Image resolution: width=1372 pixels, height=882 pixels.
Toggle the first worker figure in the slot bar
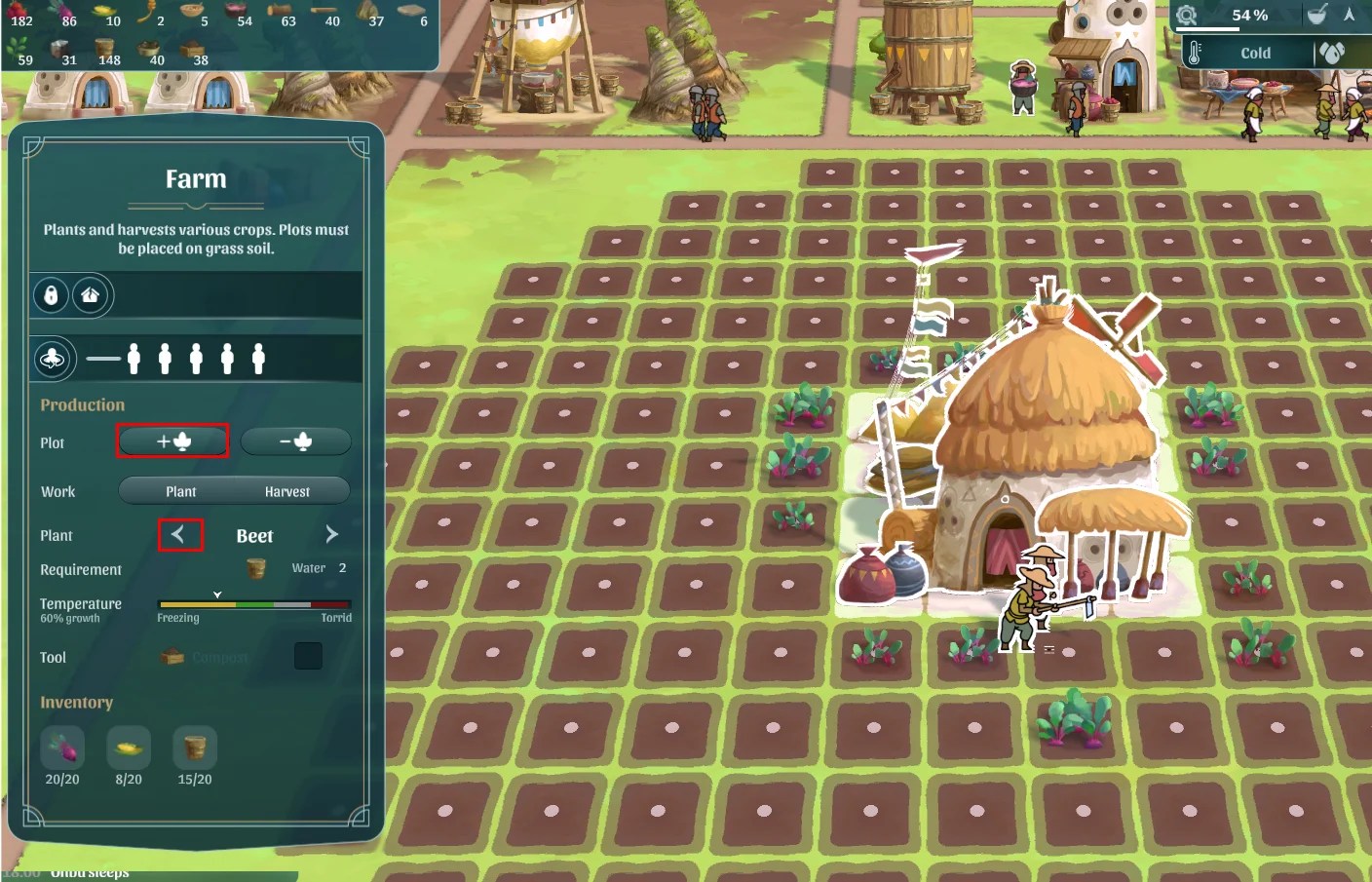click(x=134, y=358)
